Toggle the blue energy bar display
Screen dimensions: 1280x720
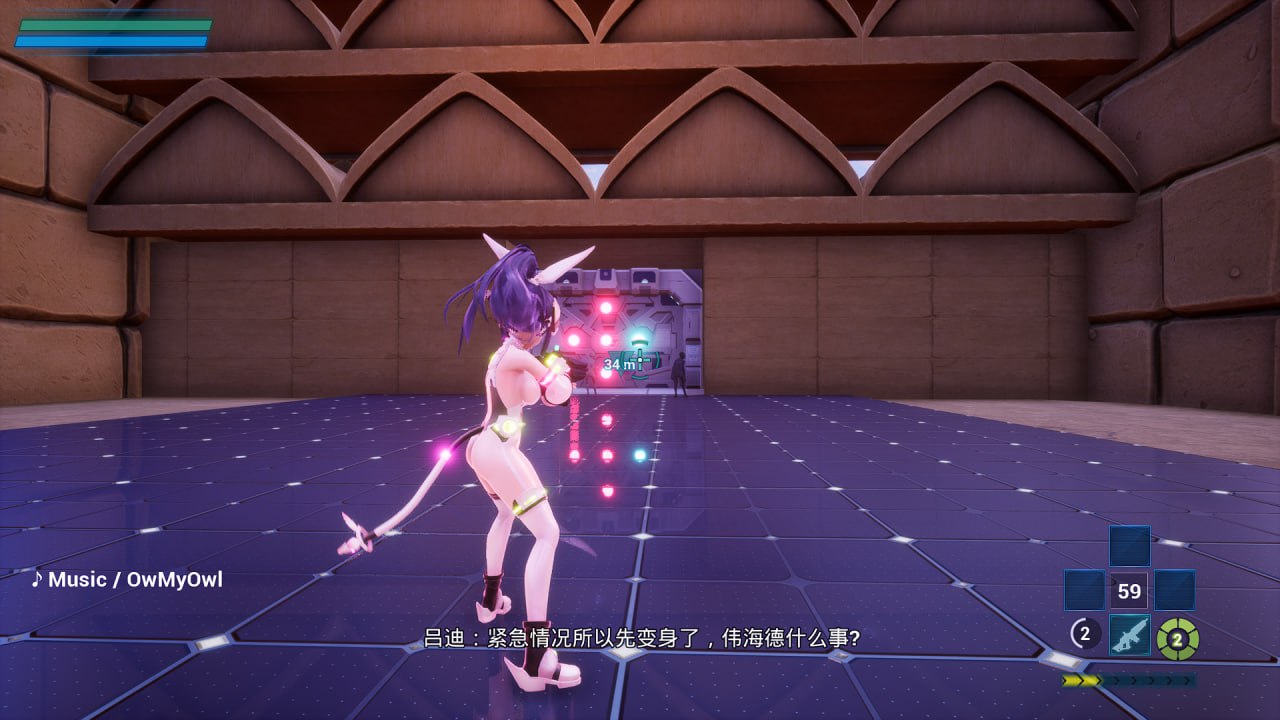(x=110, y=43)
